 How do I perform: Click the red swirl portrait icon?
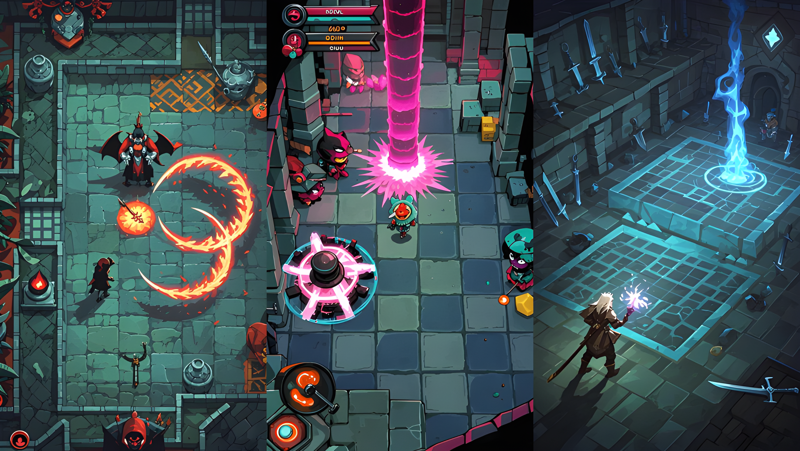click(x=294, y=15)
